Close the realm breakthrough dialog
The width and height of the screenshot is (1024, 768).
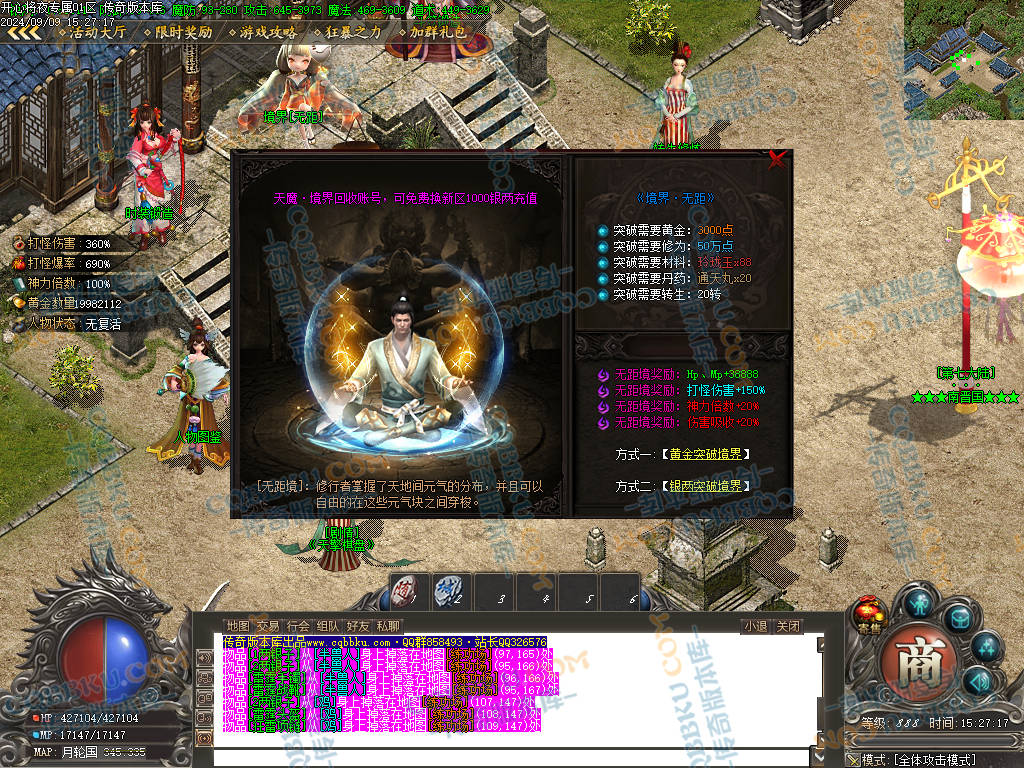click(x=776, y=160)
